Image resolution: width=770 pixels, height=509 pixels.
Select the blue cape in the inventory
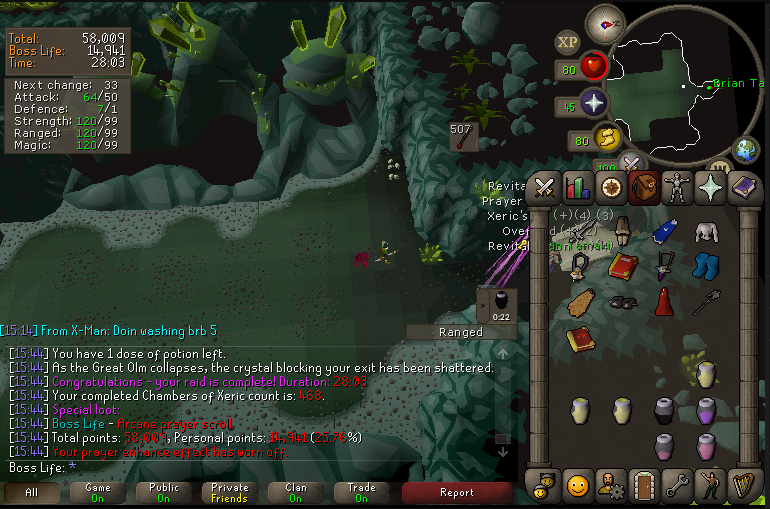click(x=664, y=232)
